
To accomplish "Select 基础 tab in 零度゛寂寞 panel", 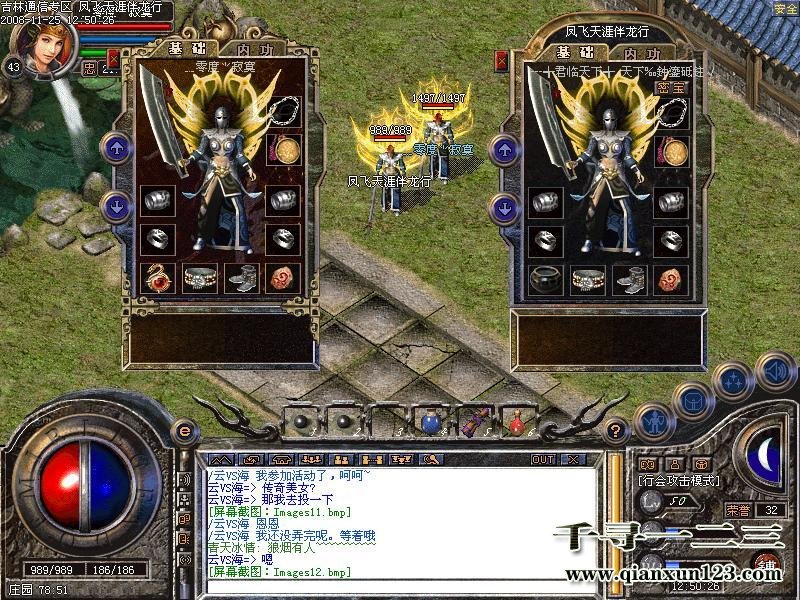I will click(x=188, y=48).
